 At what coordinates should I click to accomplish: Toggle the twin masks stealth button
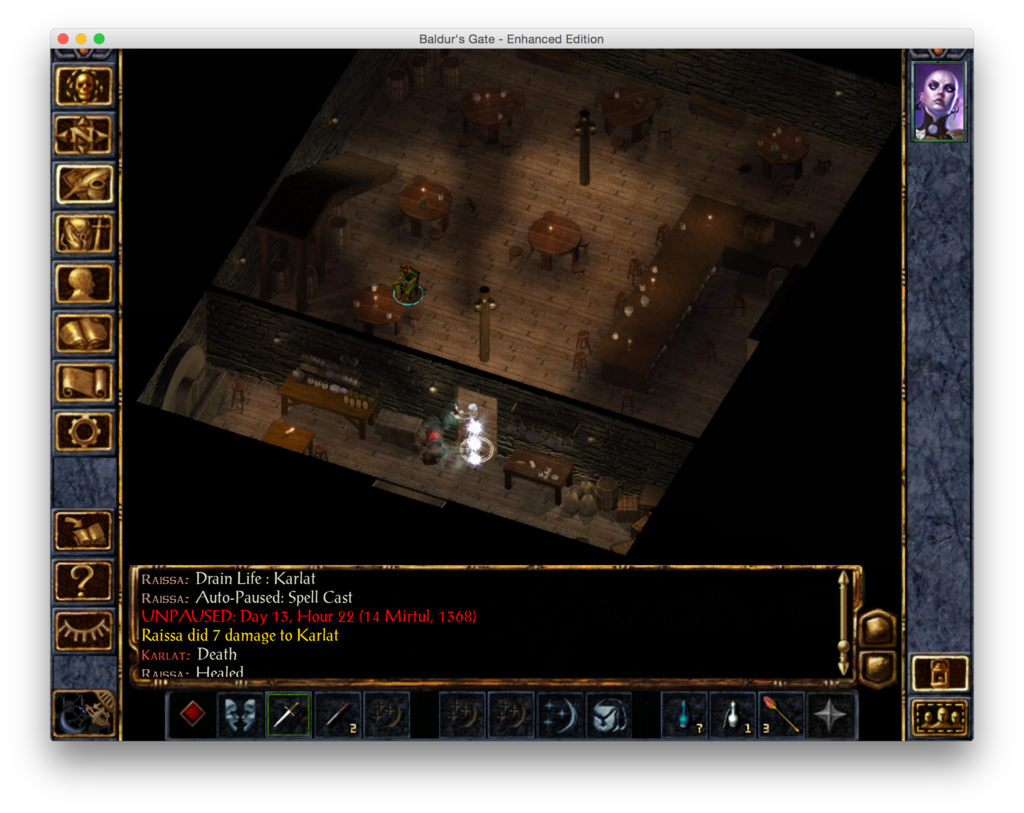pyautogui.click(x=240, y=715)
